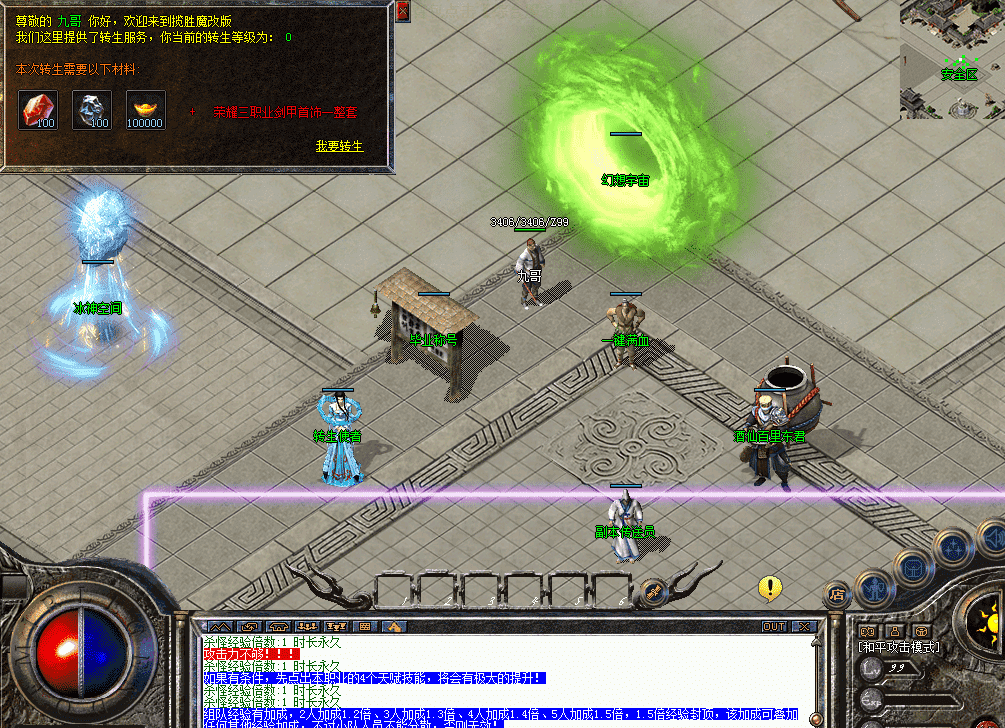This screenshot has height=728, width=1005.
Task: Close the rebirth dialog with red X
Action: pos(402,11)
